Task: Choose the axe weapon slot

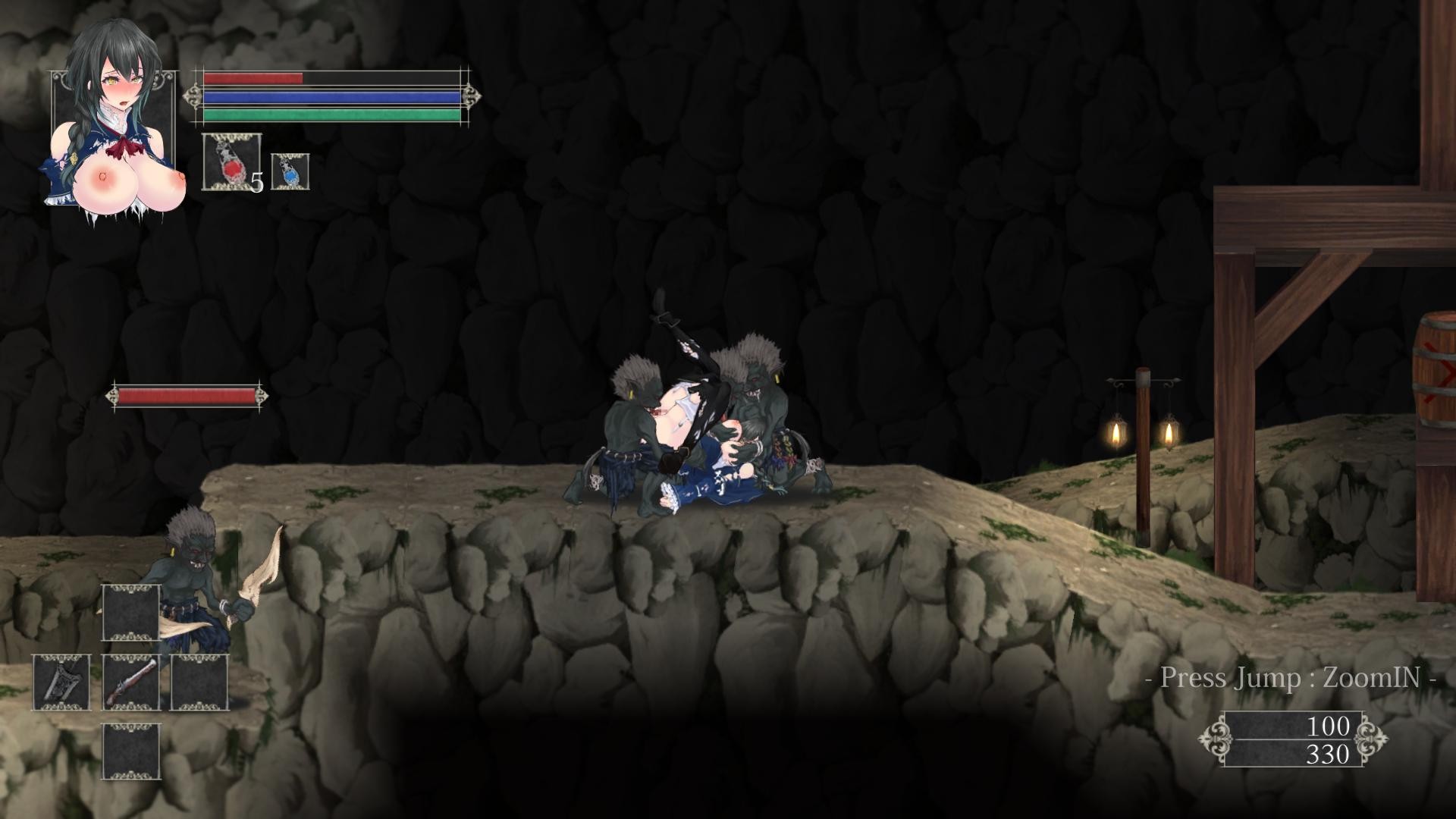Action: (61, 682)
